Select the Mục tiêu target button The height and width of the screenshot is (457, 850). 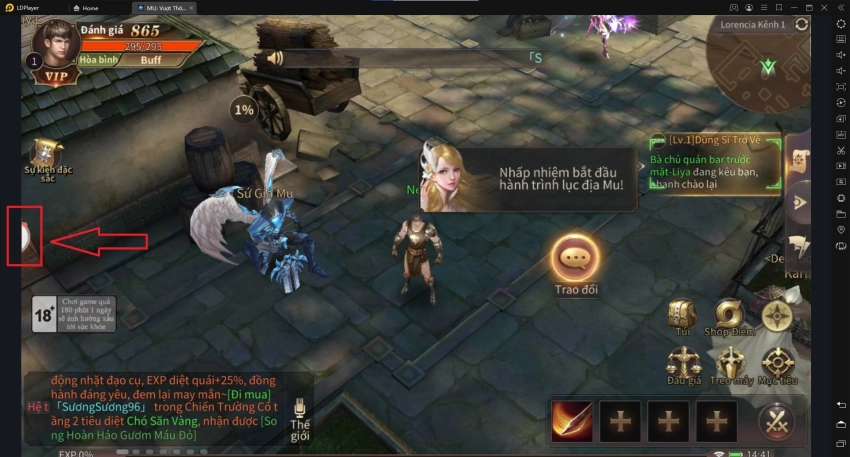(x=777, y=362)
